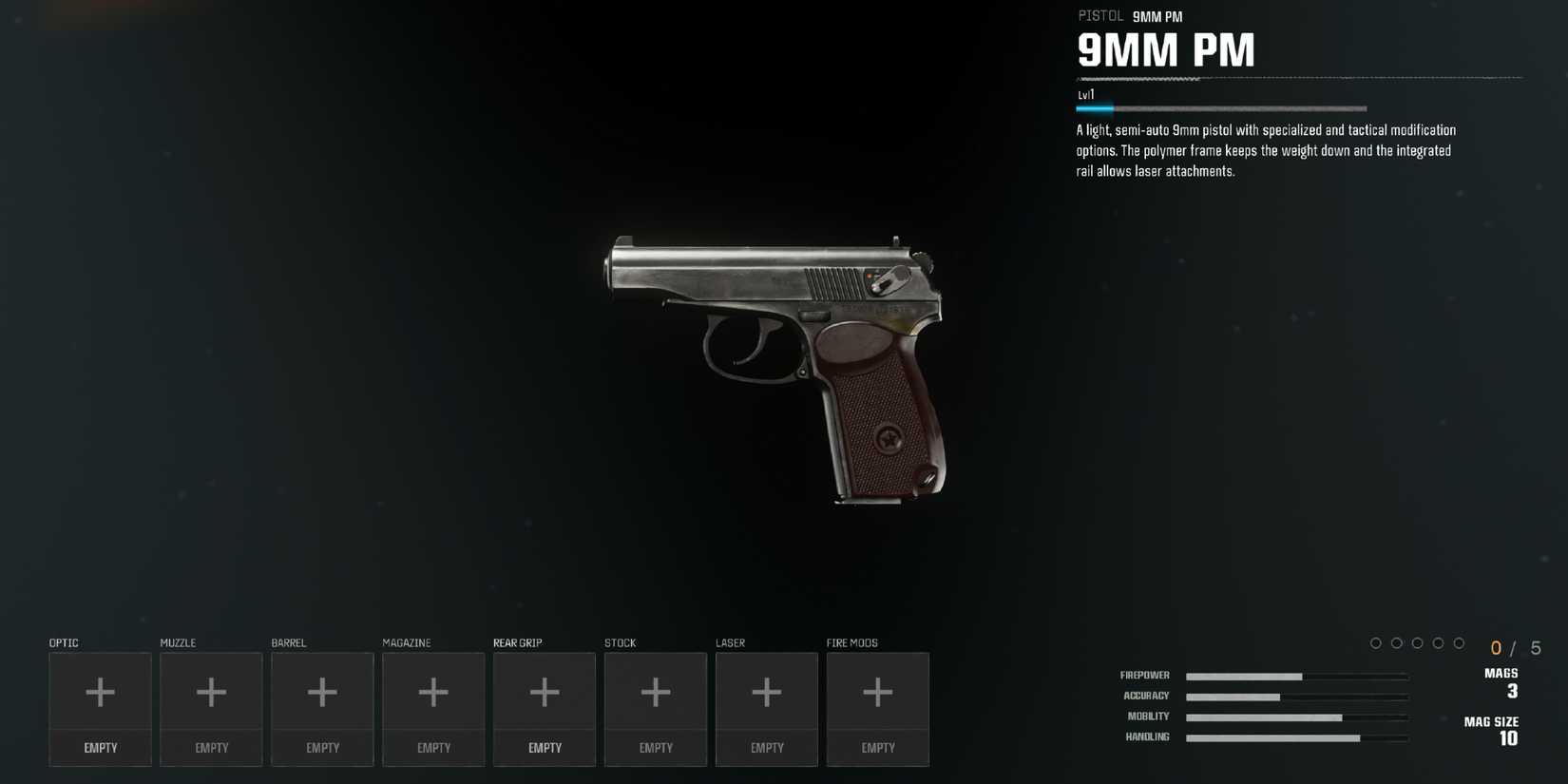
Task: Select the first attachment point circle
Action: click(1376, 642)
